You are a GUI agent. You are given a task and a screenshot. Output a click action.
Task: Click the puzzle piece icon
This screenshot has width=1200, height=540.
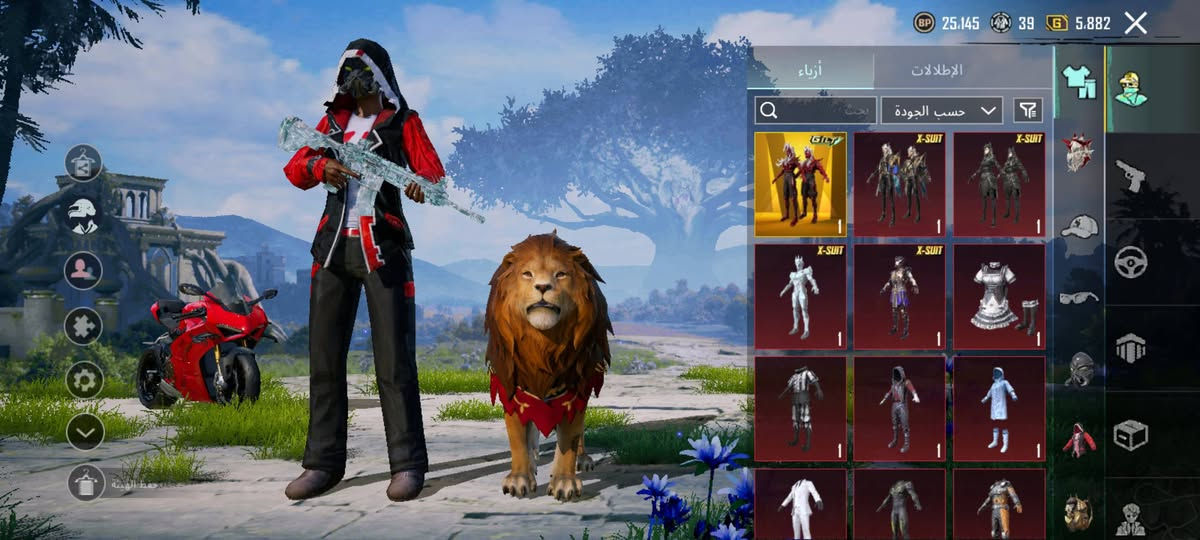(84, 326)
